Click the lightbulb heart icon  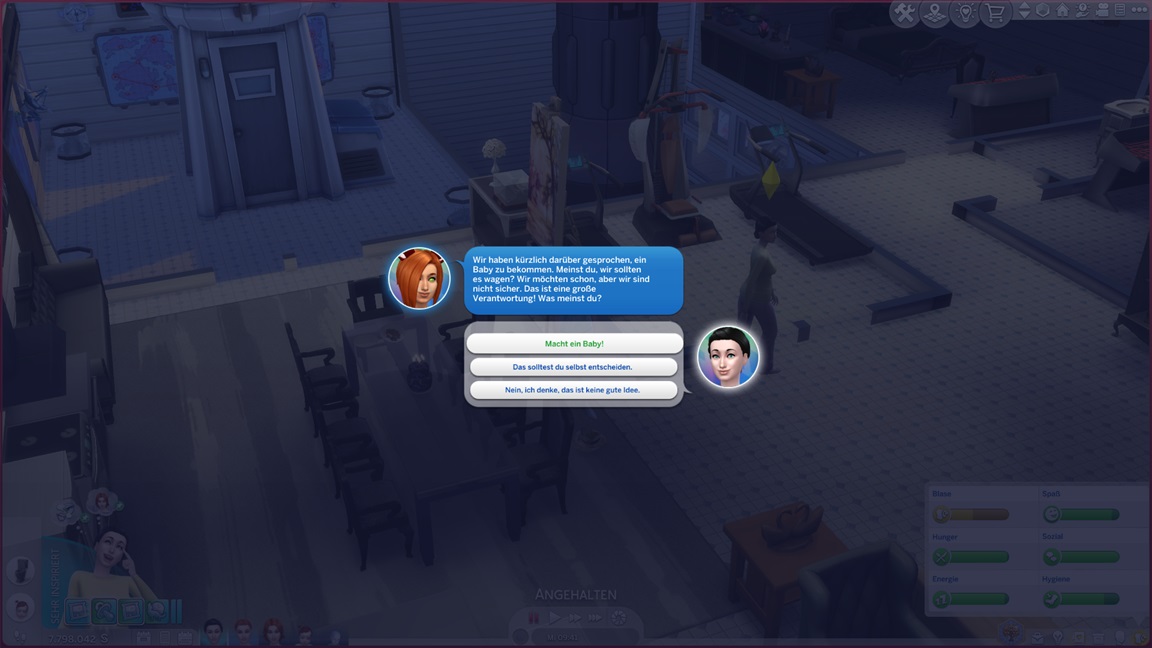[965, 13]
